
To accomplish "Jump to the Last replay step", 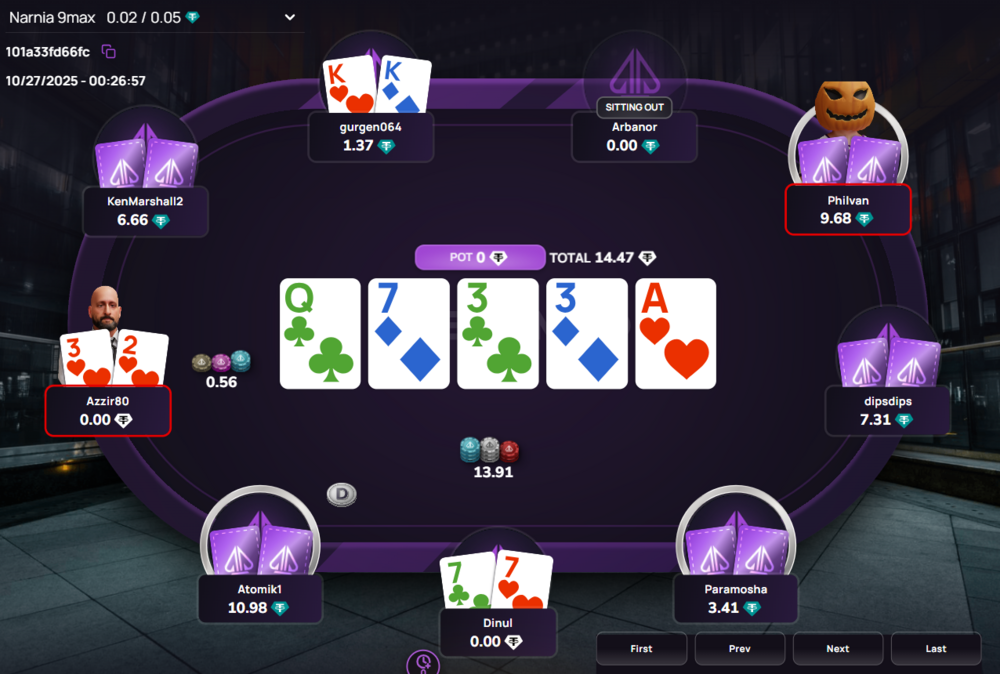I will tap(935, 648).
